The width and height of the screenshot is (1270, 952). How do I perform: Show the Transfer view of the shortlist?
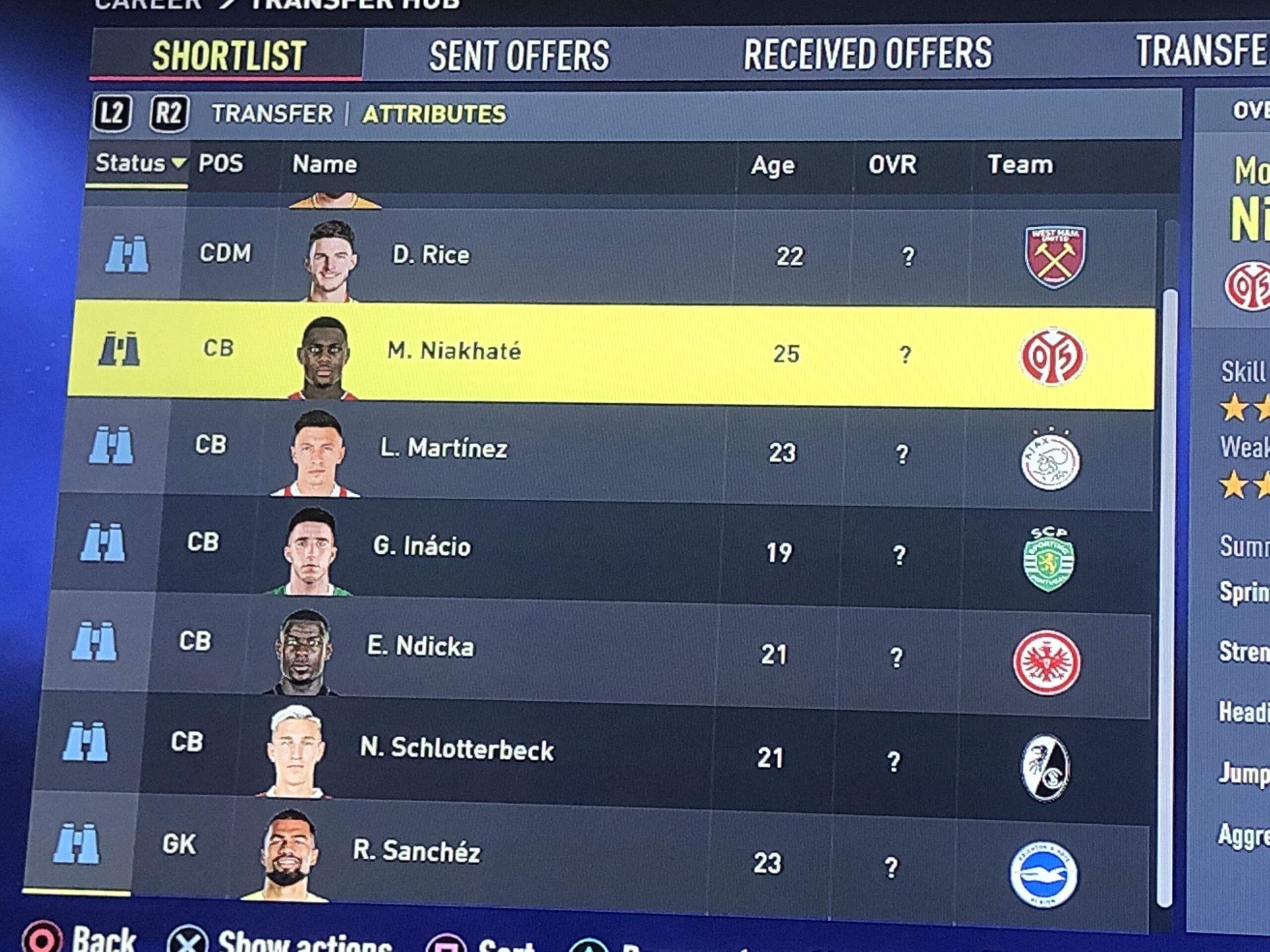pos(272,114)
